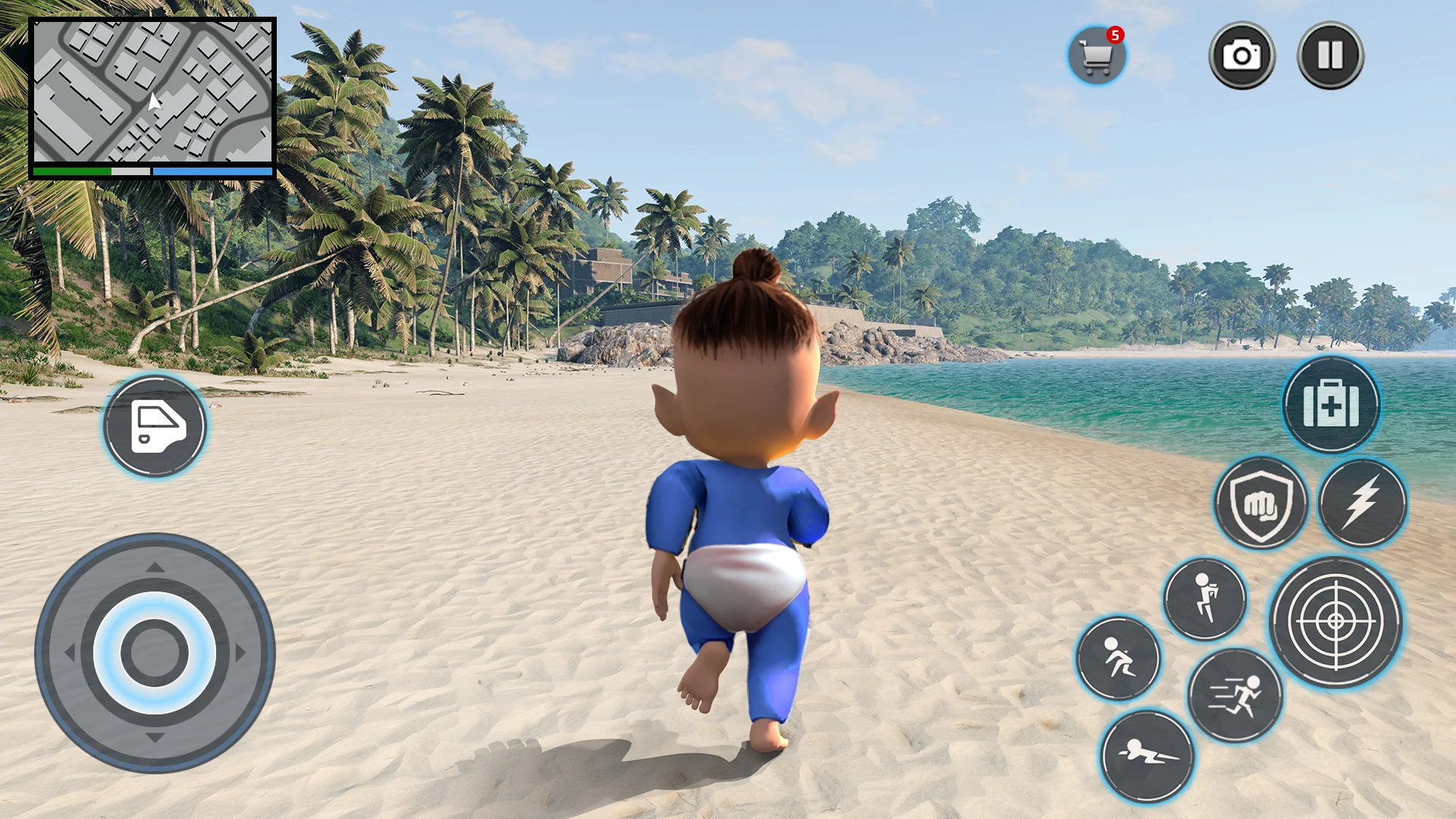1456x819 pixels.
Task: Tap the camera view button
Action: (x=1241, y=55)
